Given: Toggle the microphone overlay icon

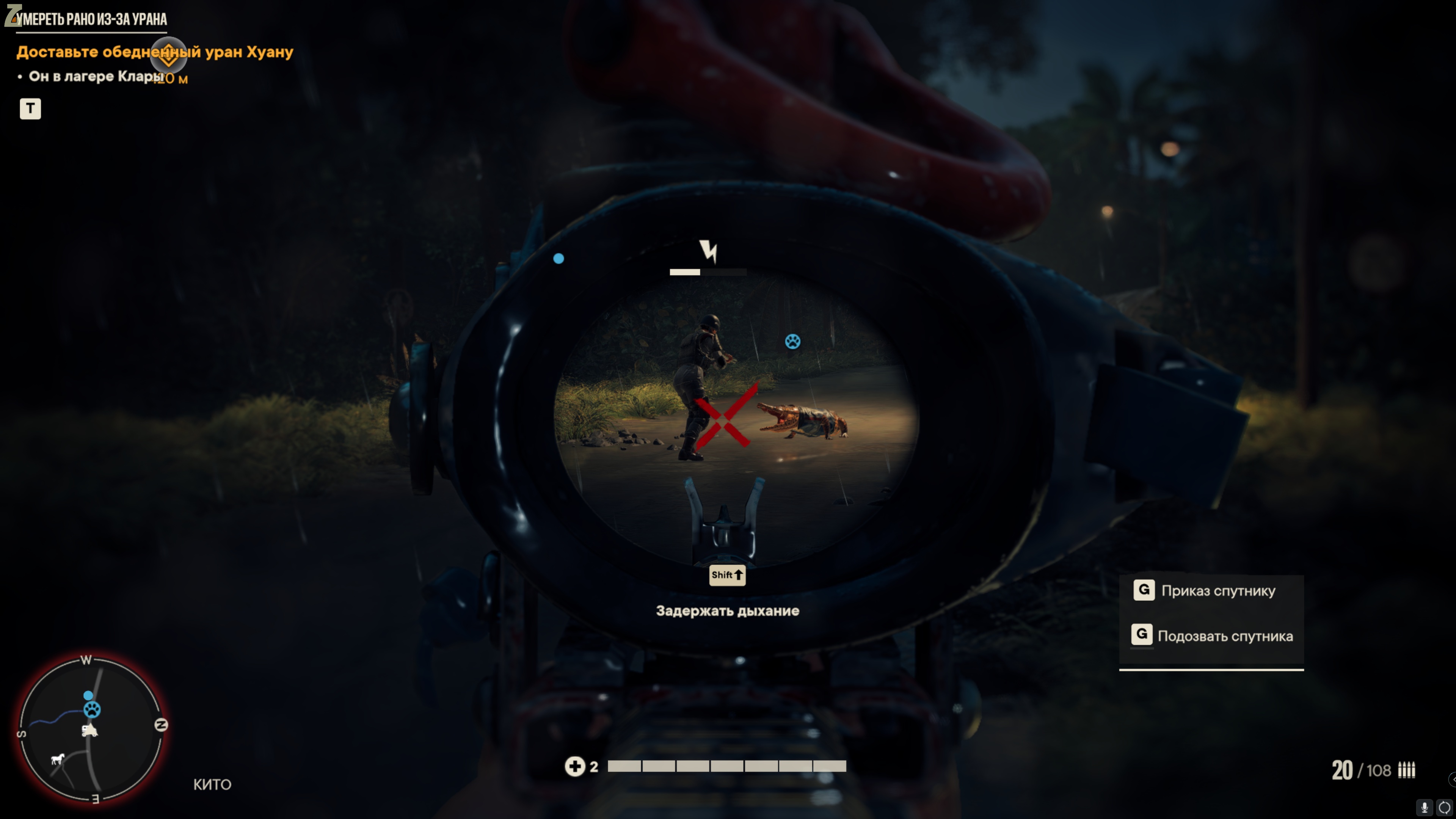Looking at the screenshot, I should pos(1425,807).
